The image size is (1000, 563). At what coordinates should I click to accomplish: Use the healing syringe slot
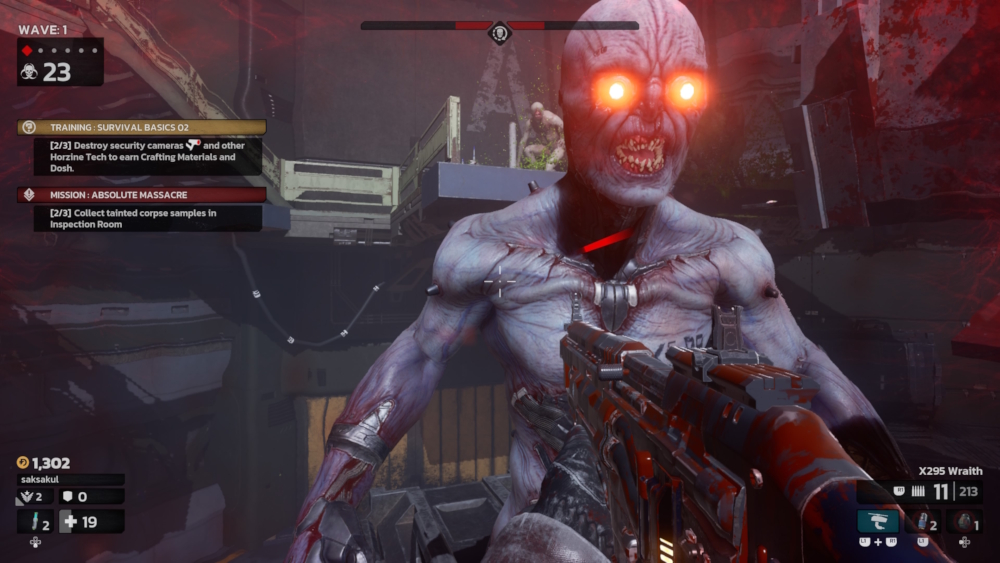pos(36,521)
